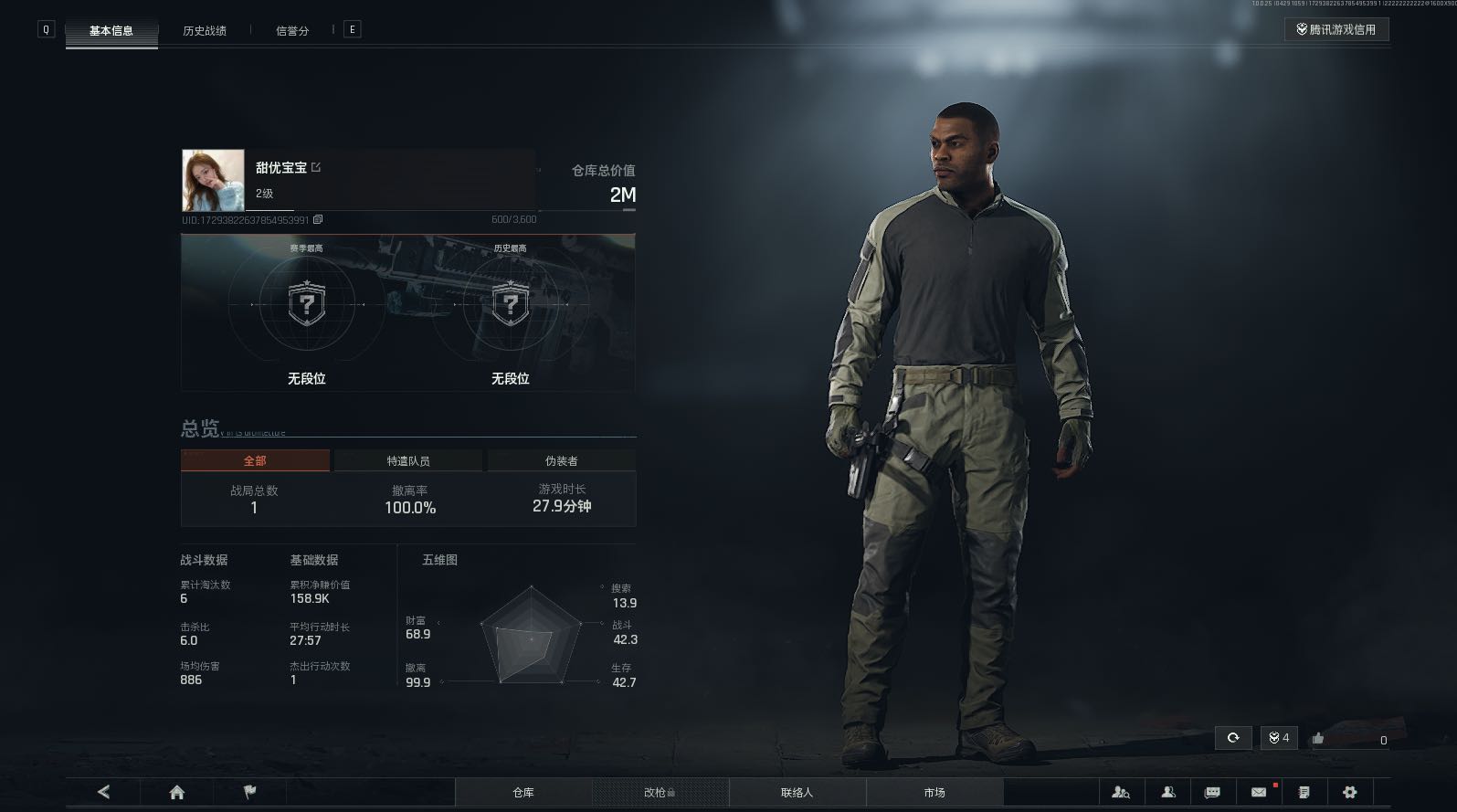Go back with the arrow button
The height and width of the screenshot is (812, 1457).
coord(103,792)
